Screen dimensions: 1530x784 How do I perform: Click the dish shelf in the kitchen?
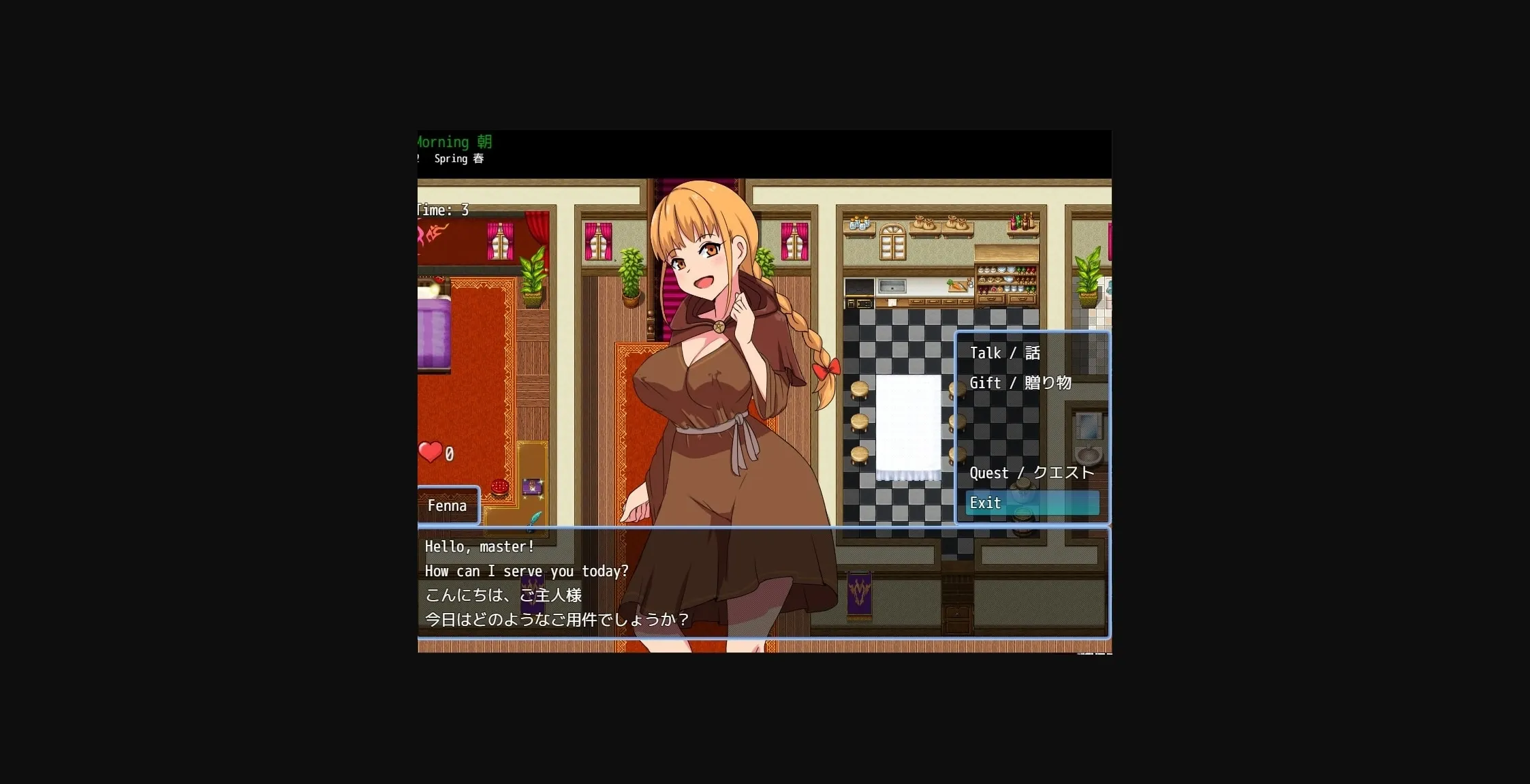[x=1006, y=278]
